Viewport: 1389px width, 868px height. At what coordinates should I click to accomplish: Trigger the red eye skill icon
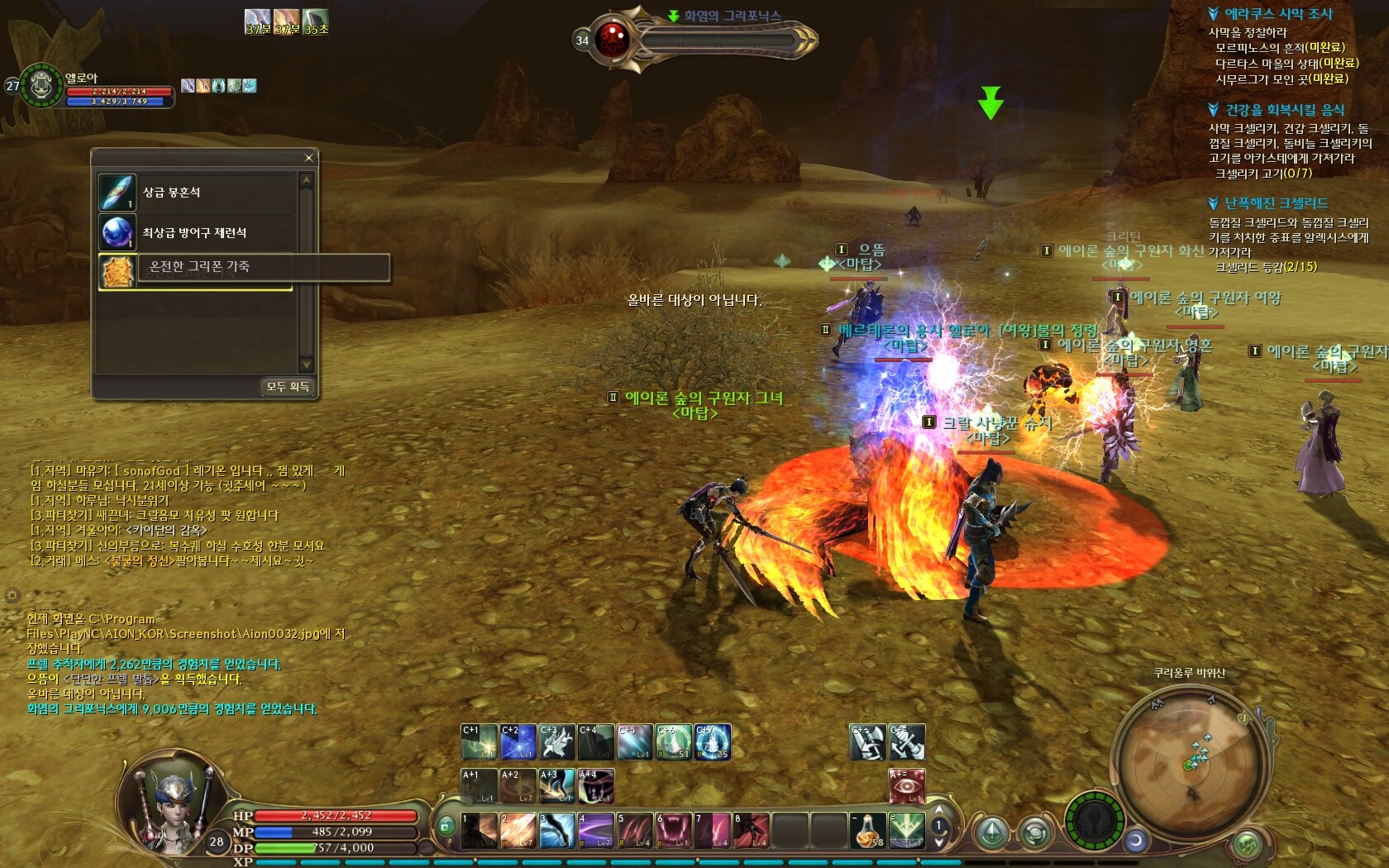907,786
